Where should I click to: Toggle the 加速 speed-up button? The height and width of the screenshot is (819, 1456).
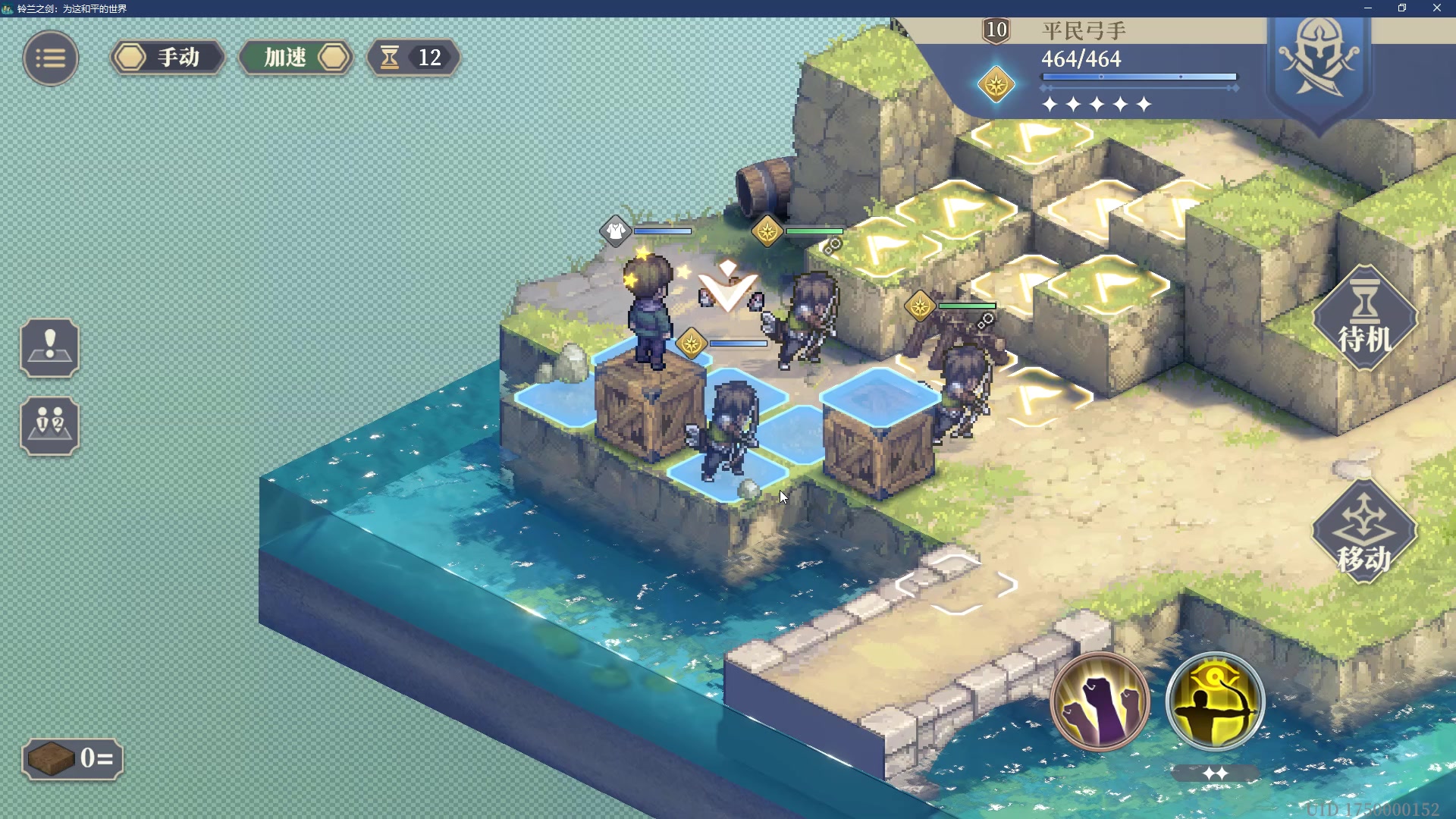pos(297,58)
